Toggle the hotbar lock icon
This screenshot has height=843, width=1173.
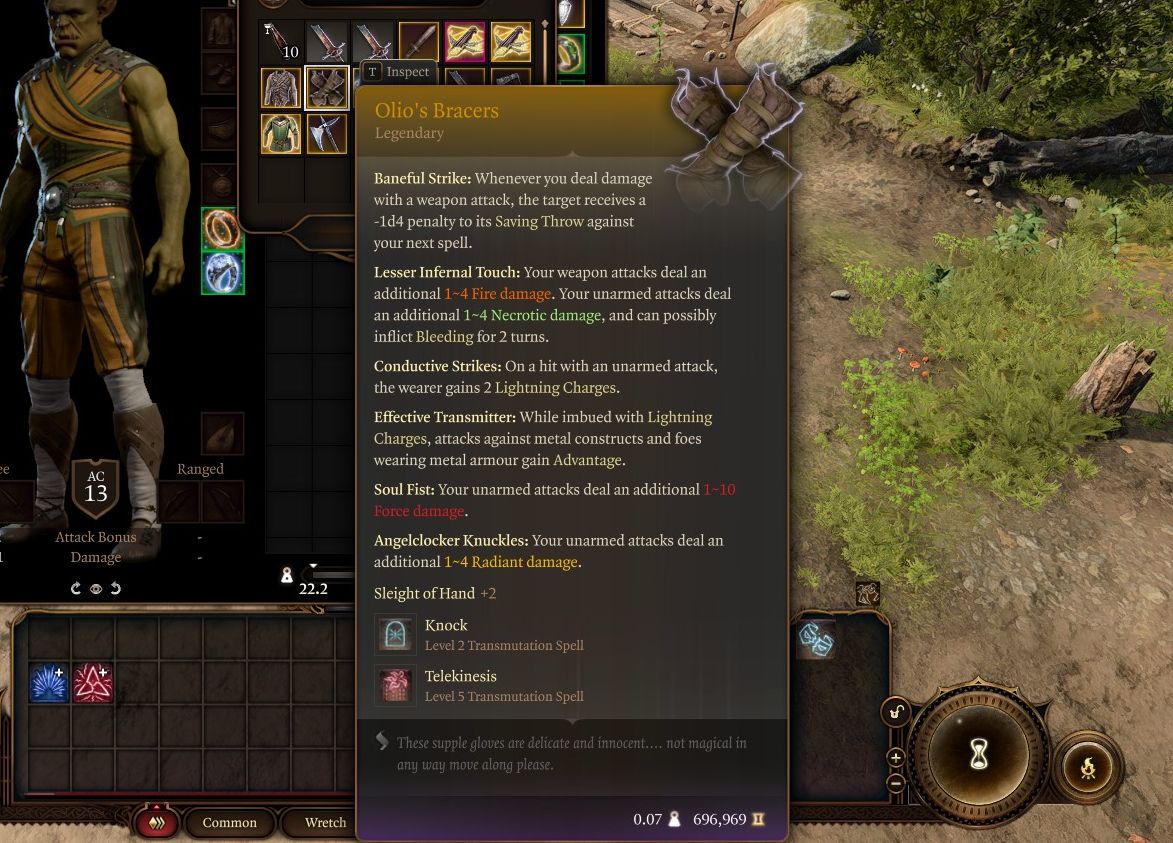tap(896, 713)
